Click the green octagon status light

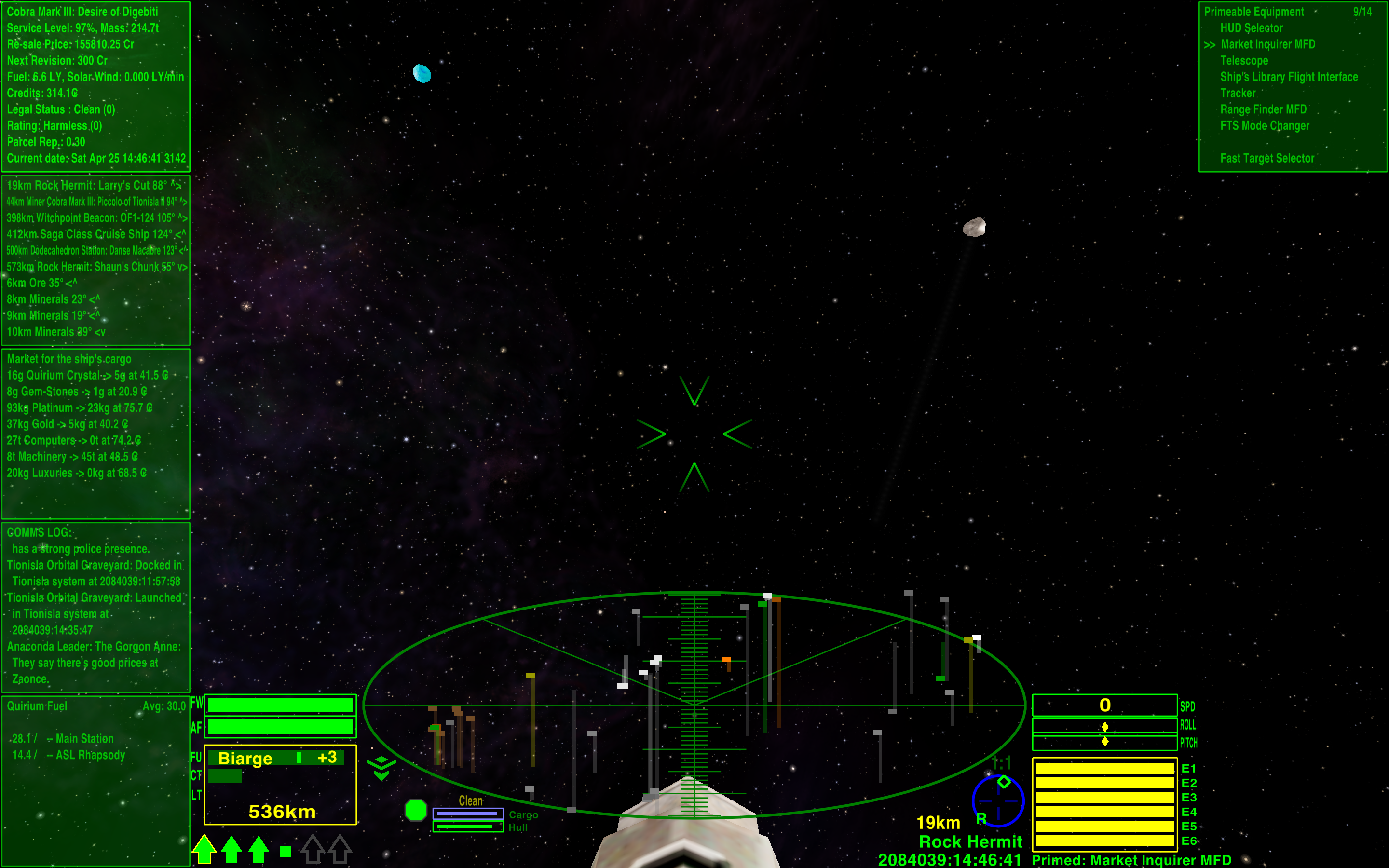point(416,810)
